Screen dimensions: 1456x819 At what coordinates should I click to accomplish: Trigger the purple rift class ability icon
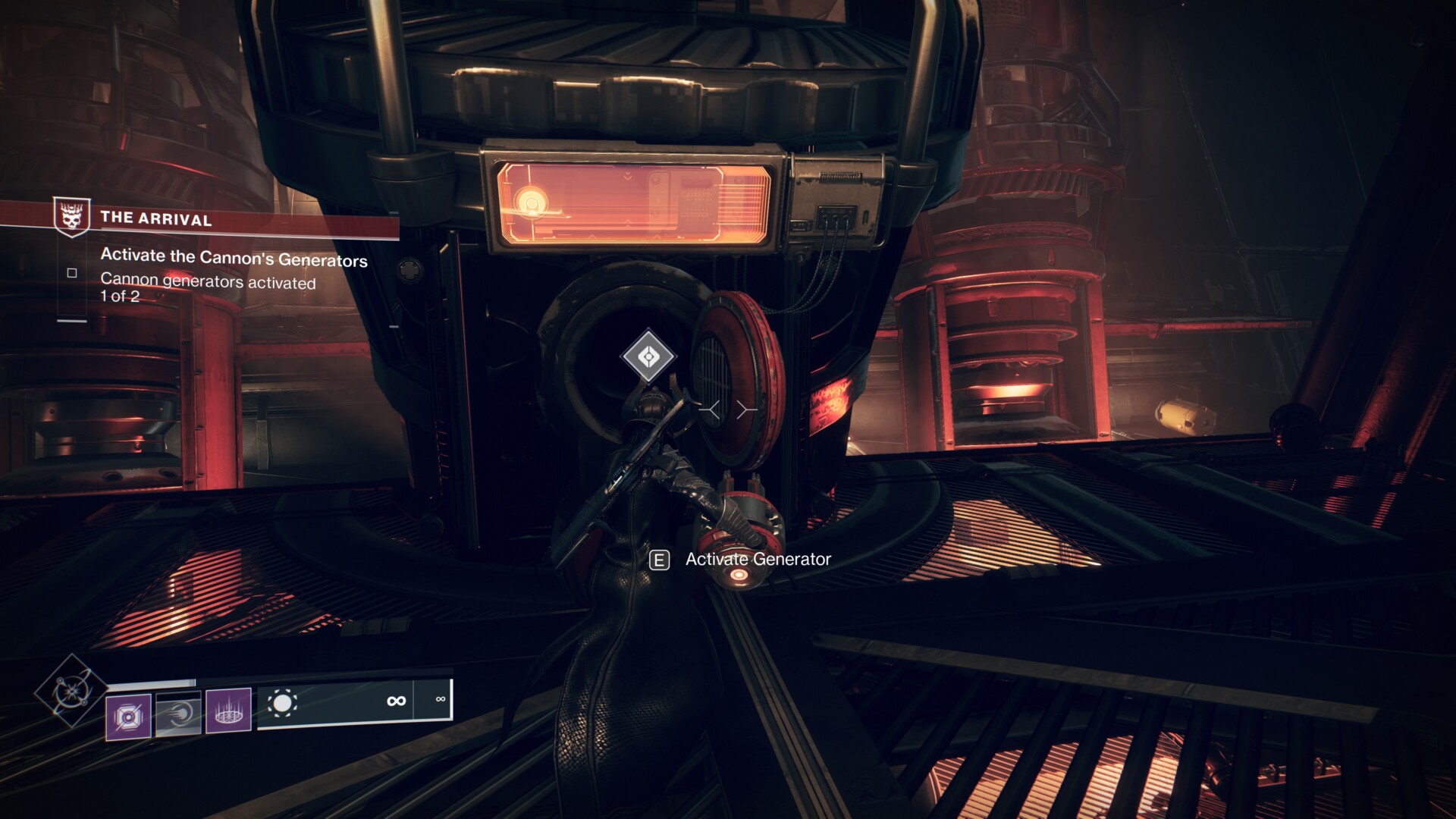pyautogui.click(x=228, y=711)
